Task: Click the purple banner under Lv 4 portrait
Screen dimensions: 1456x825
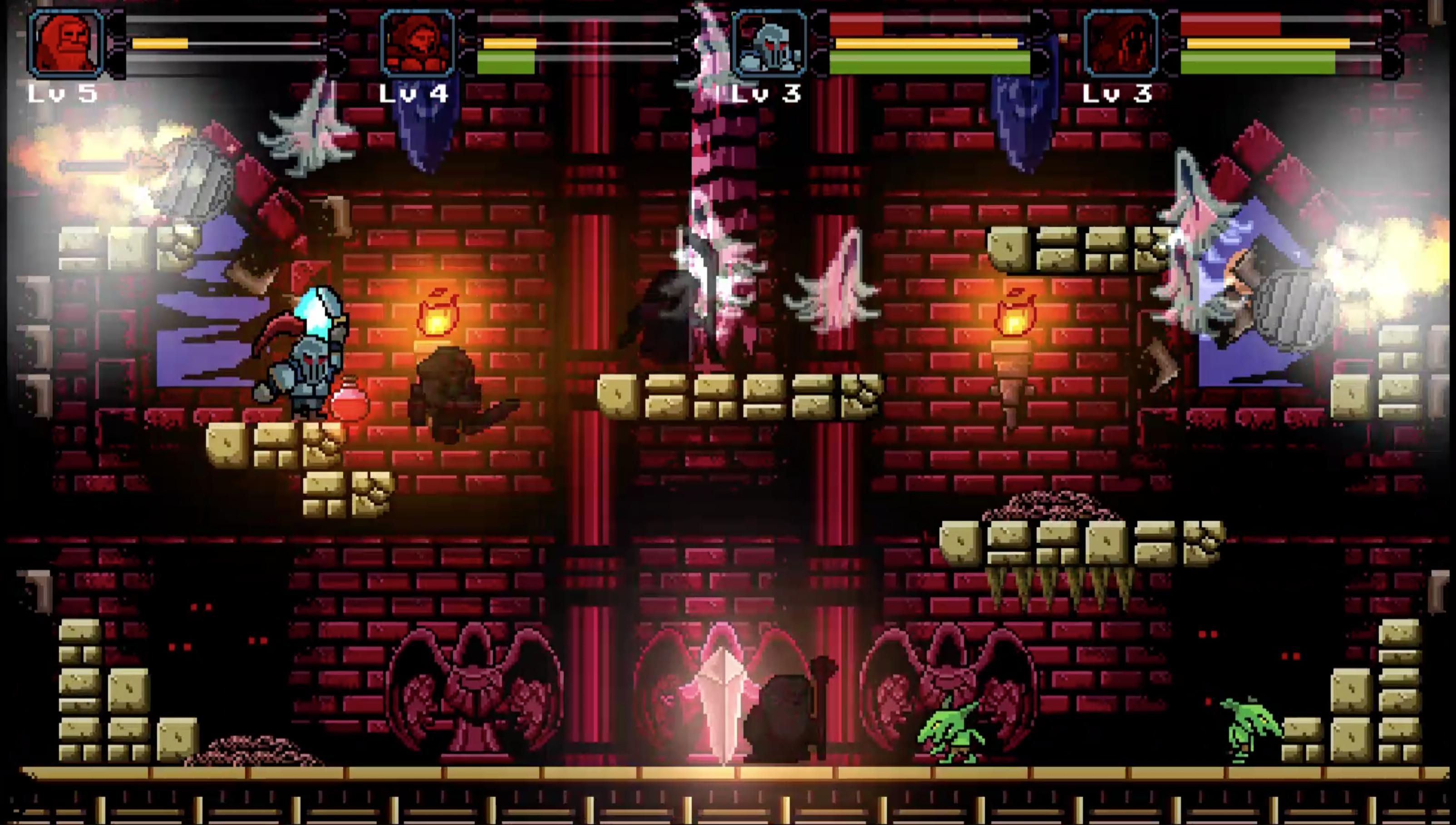Action: tap(422, 130)
